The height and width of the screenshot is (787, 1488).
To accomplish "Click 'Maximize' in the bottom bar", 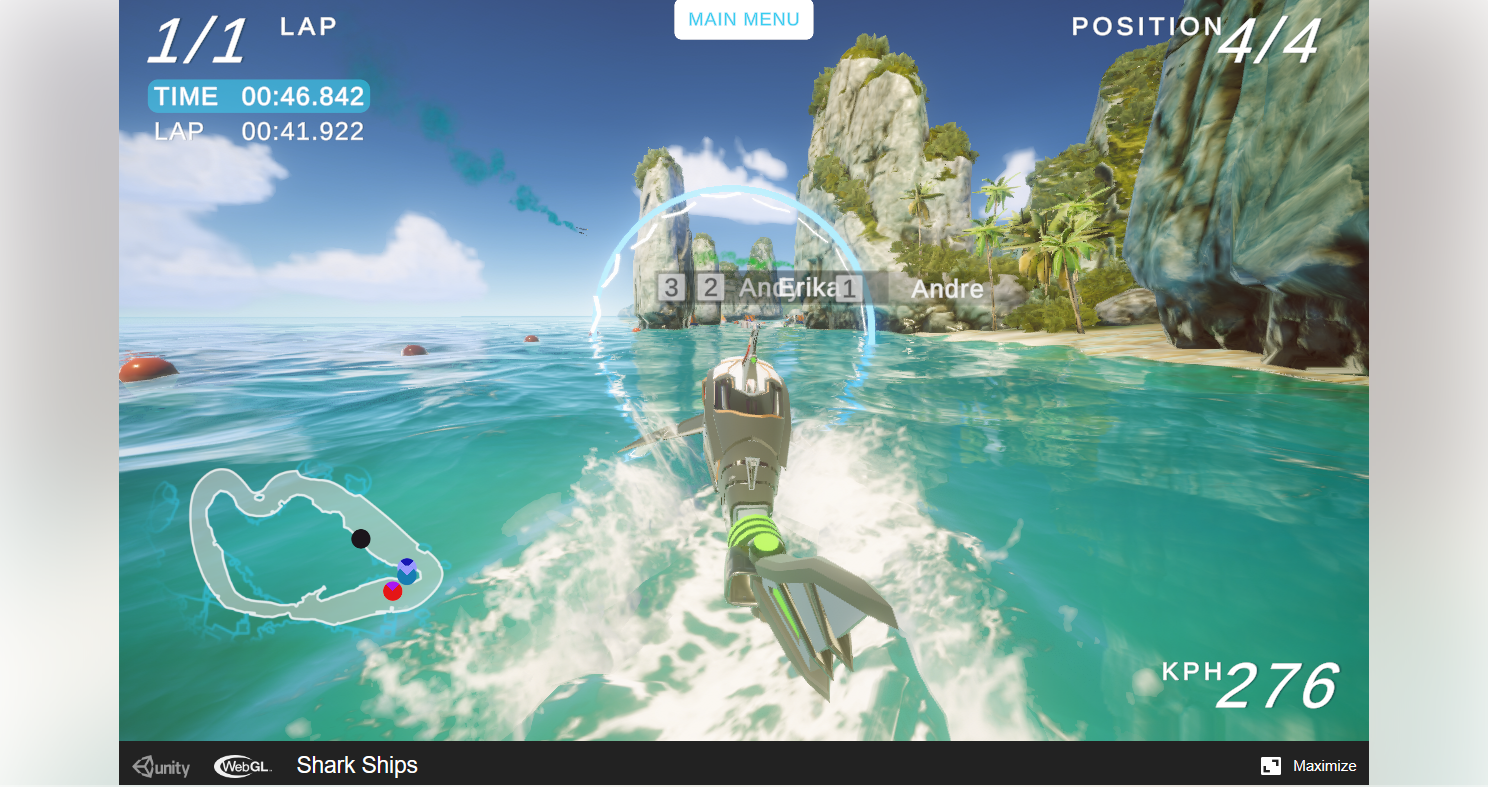I will (1324, 766).
